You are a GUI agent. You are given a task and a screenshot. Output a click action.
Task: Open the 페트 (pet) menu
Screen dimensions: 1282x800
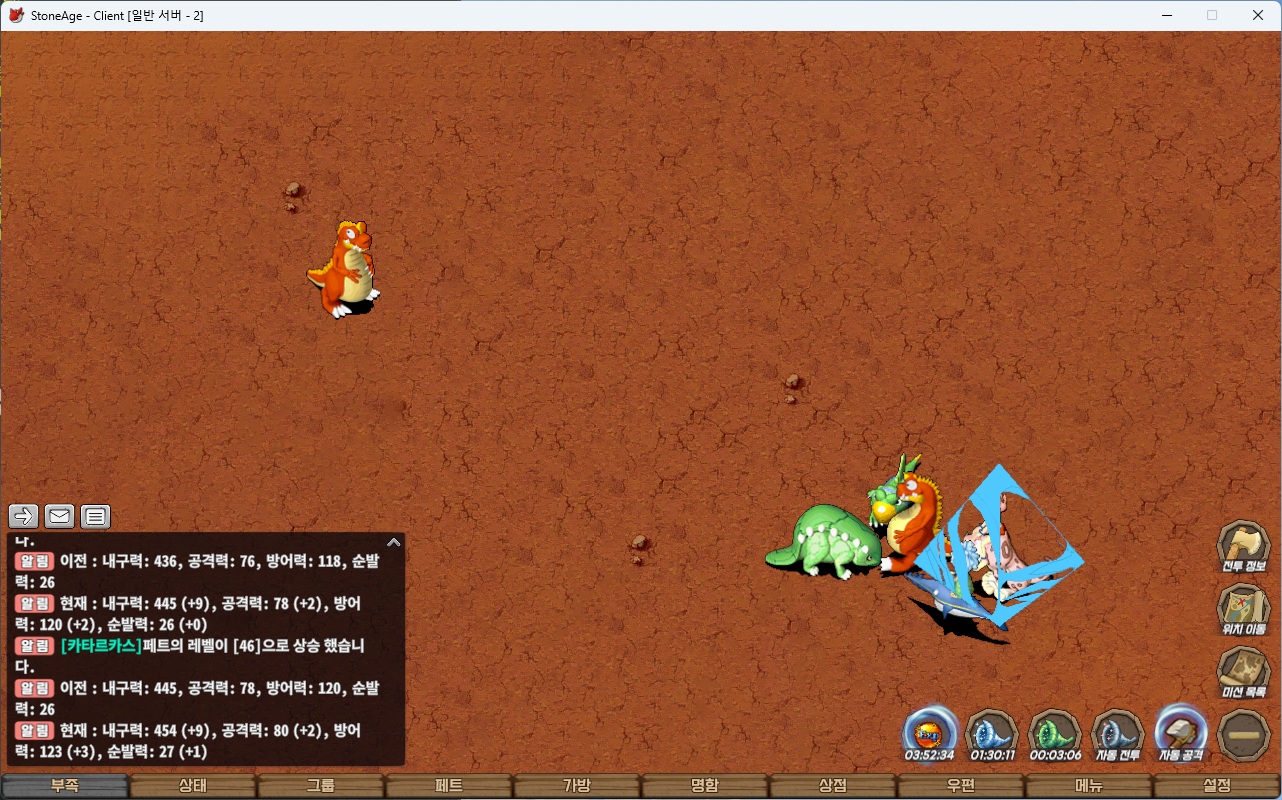[449, 786]
